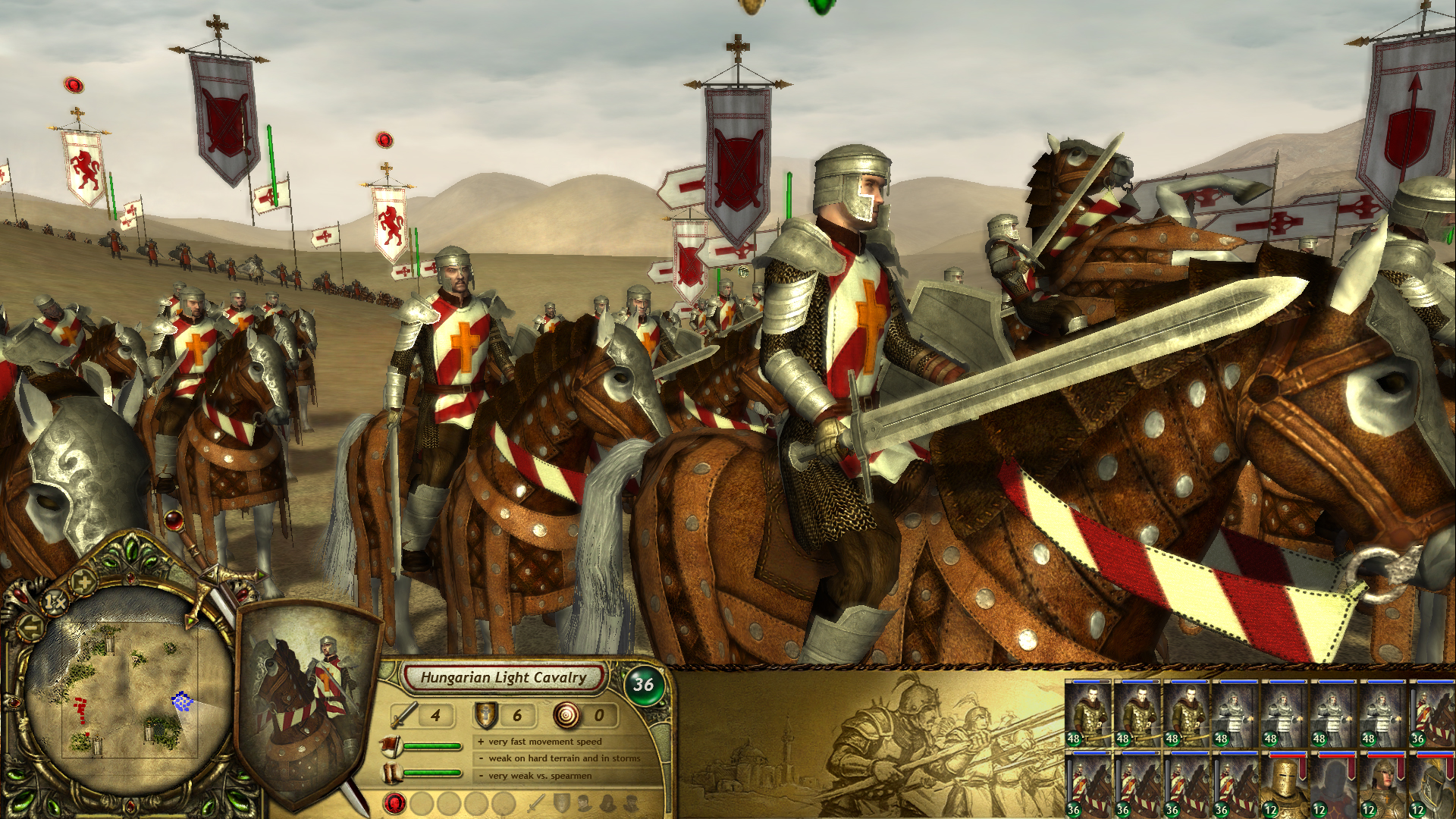Screen dimensions: 1456x819
Task: Click the morale flag icon
Action: 391,746
